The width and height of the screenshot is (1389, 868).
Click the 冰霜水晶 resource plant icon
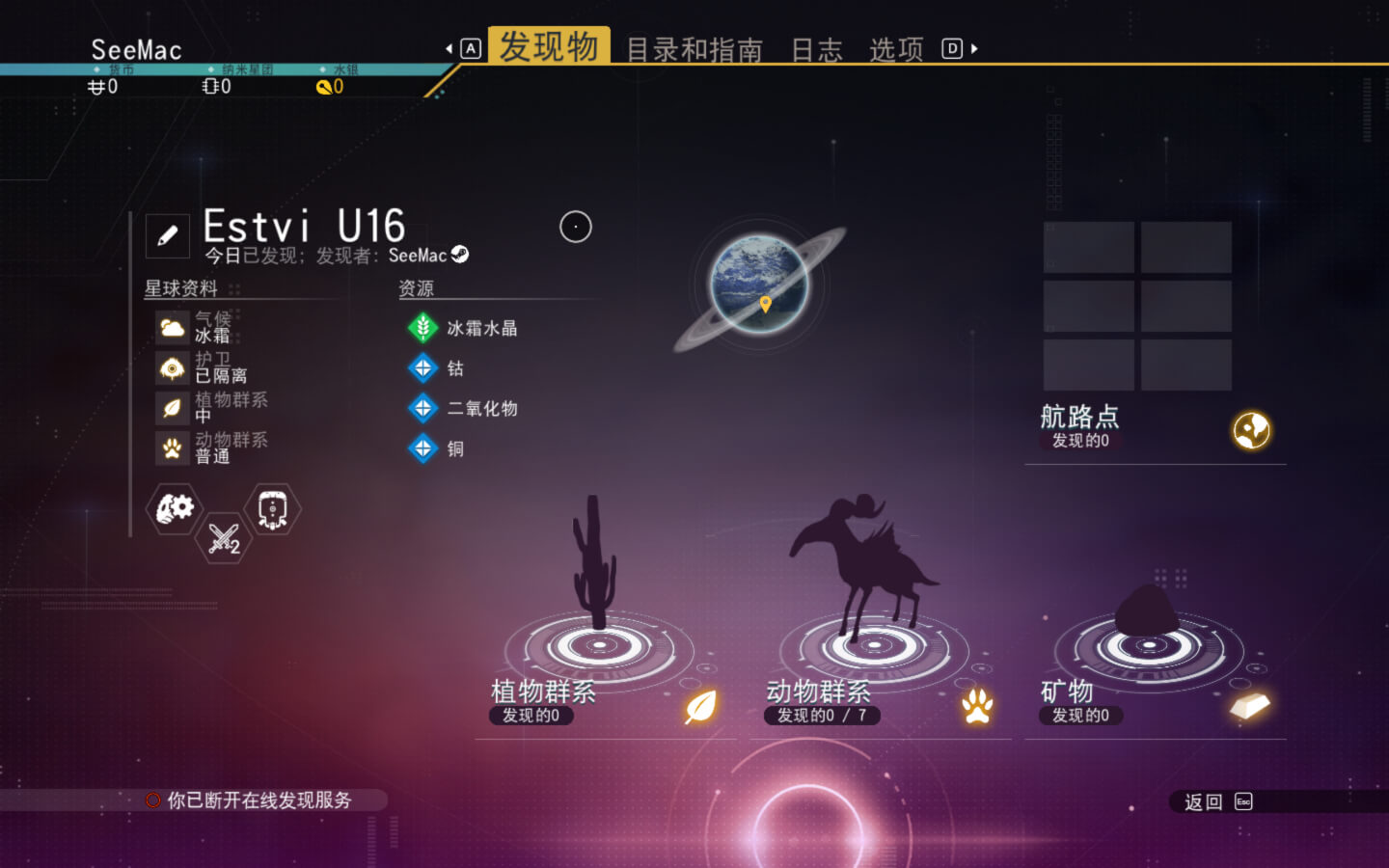coord(422,327)
